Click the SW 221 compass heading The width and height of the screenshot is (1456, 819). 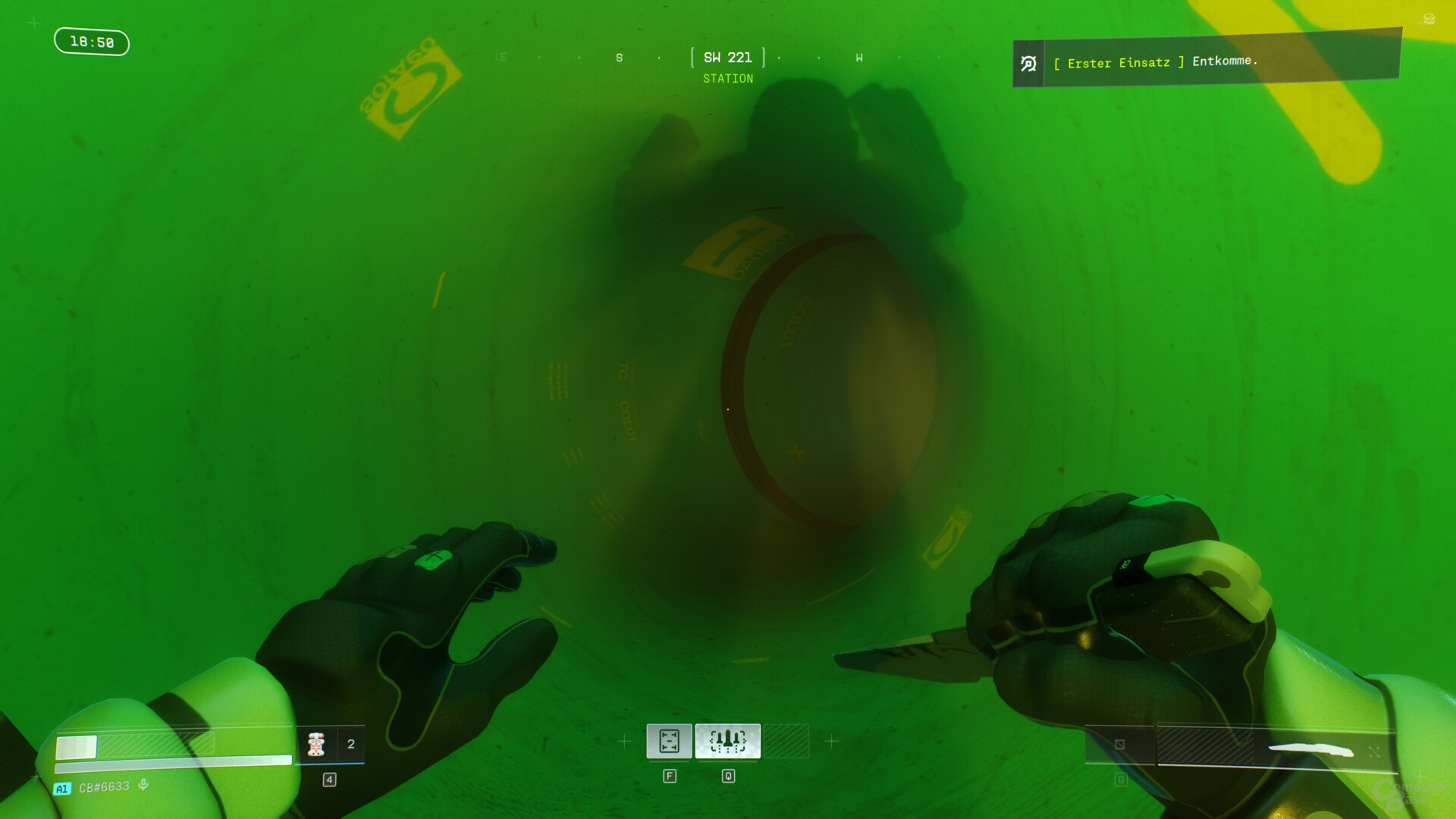click(727, 58)
